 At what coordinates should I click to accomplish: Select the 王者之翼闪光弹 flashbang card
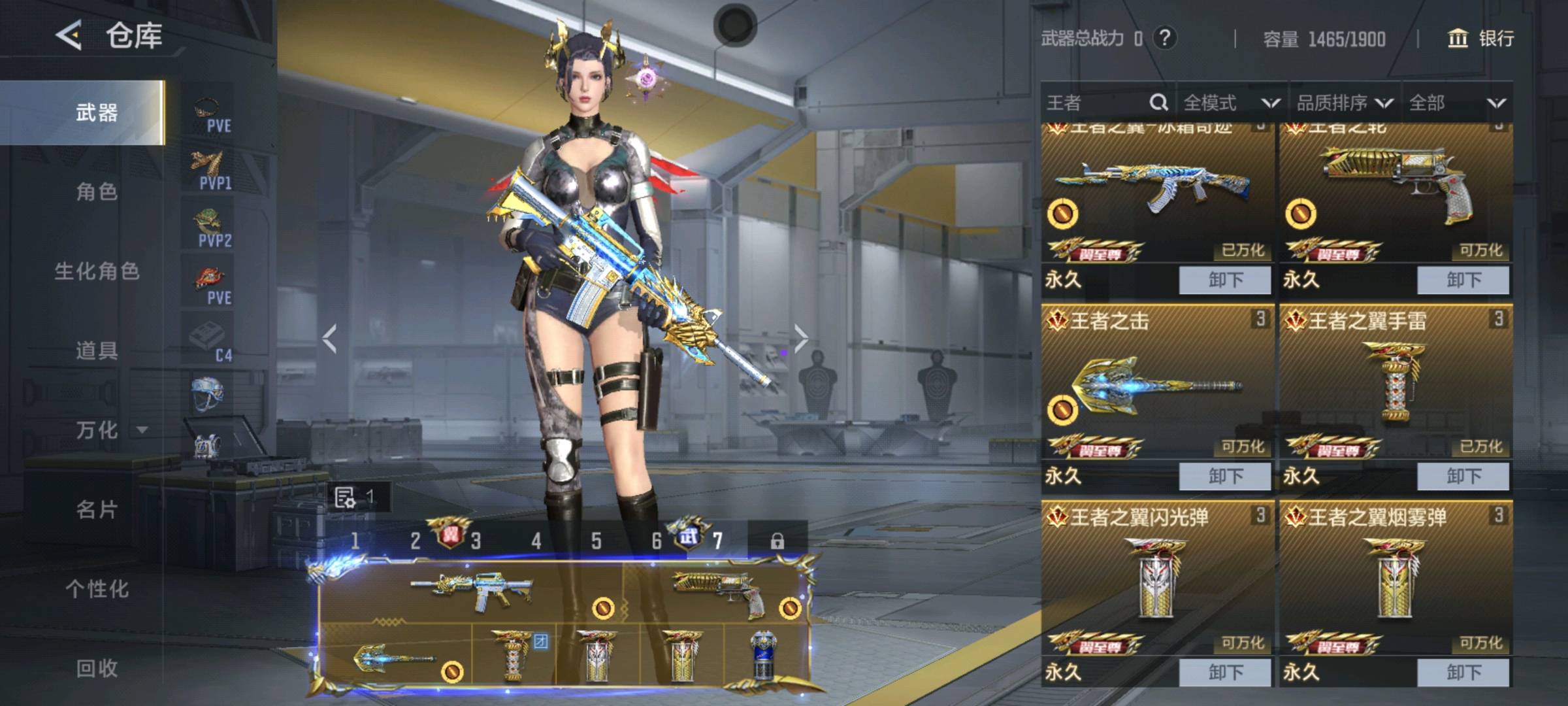tap(1156, 575)
